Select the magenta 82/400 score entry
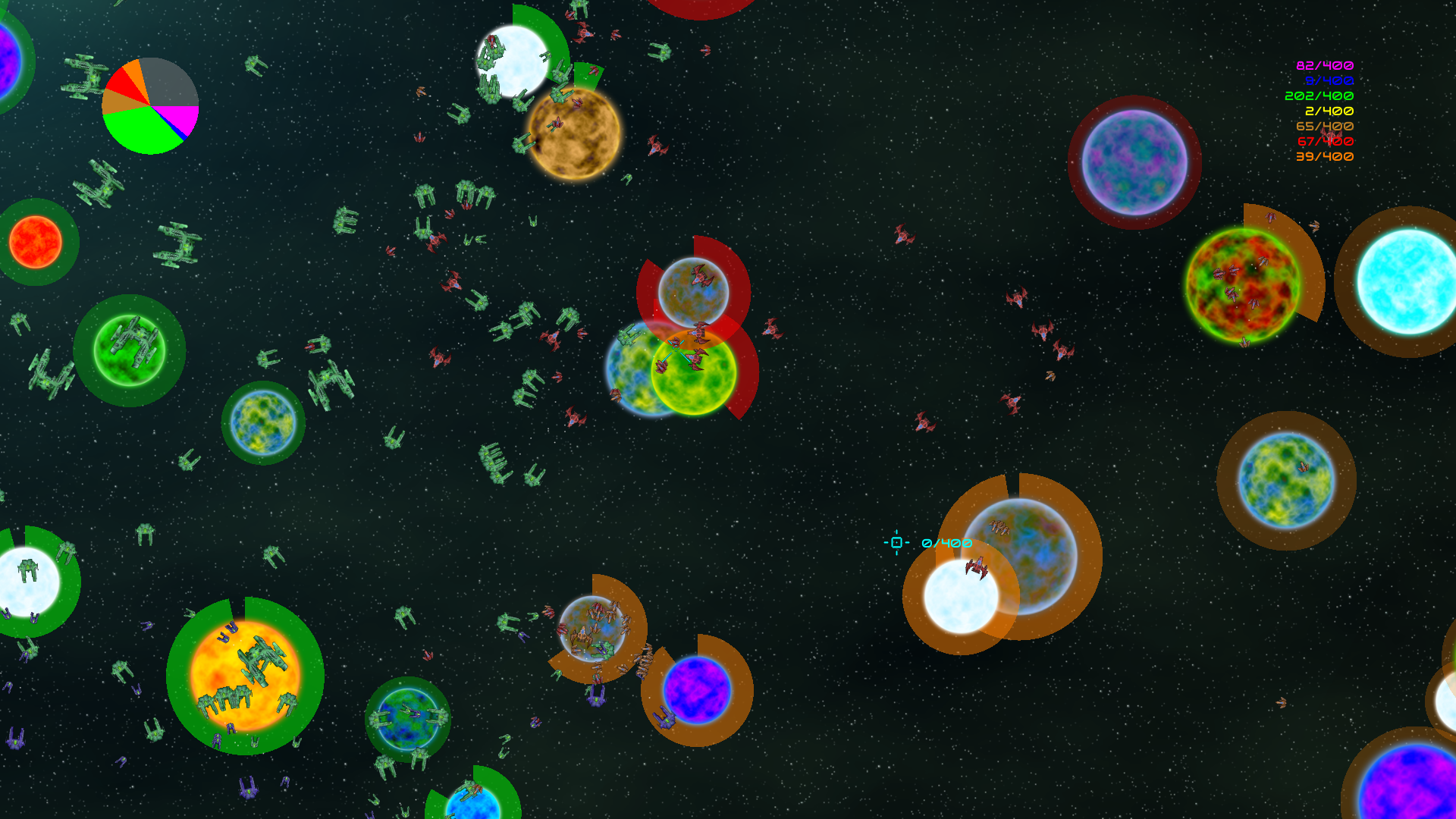The height and width of the screenshot is (819, 1456). 1326,66
